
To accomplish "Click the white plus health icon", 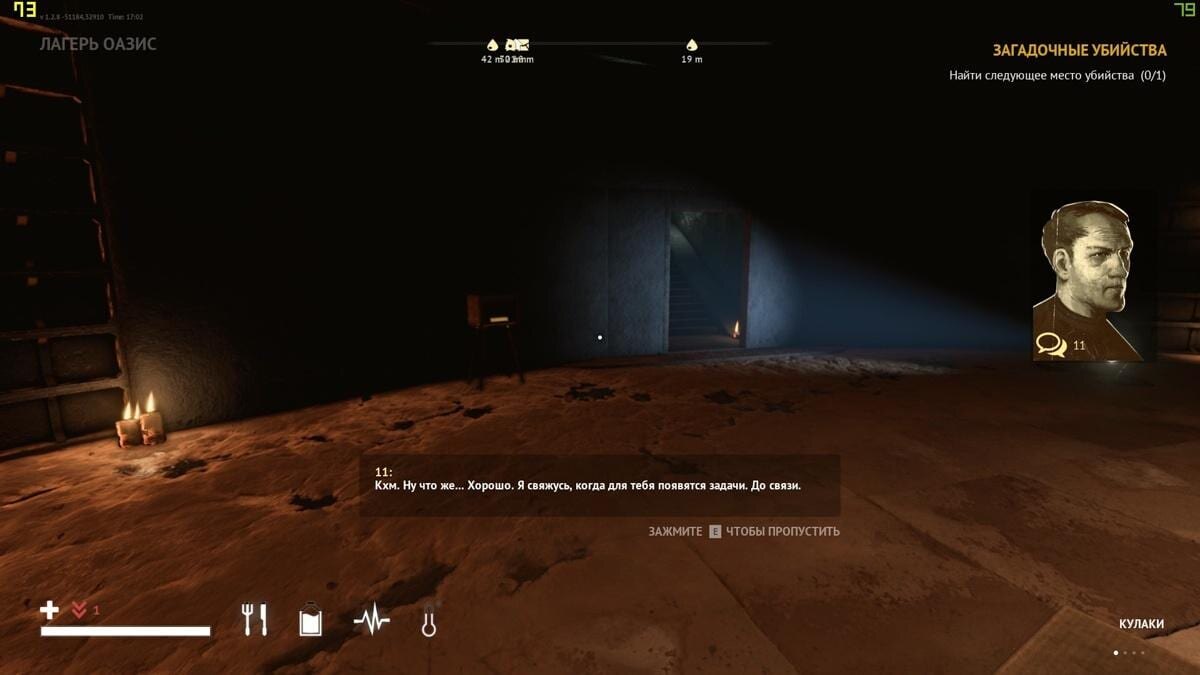I will pos(49,610).
